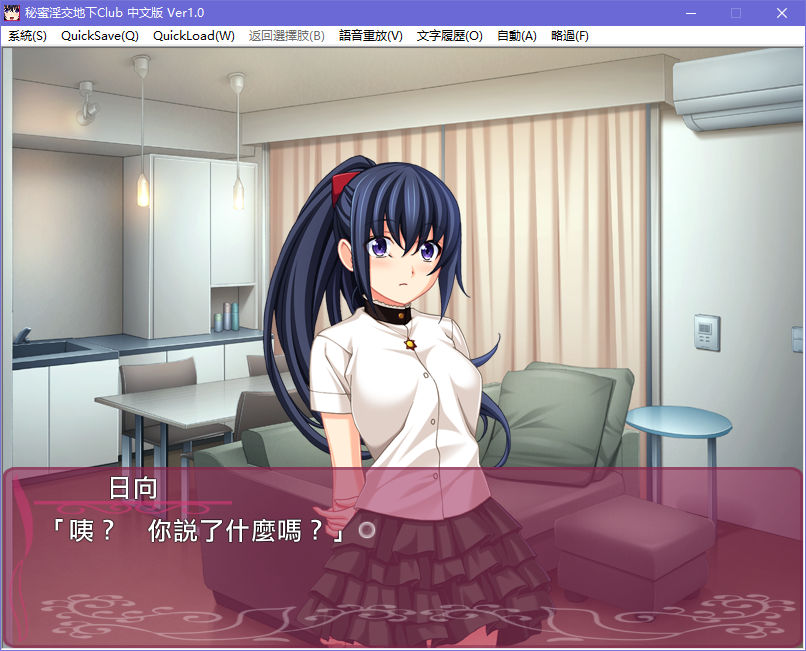Close the game window

(x=782, y=13)
